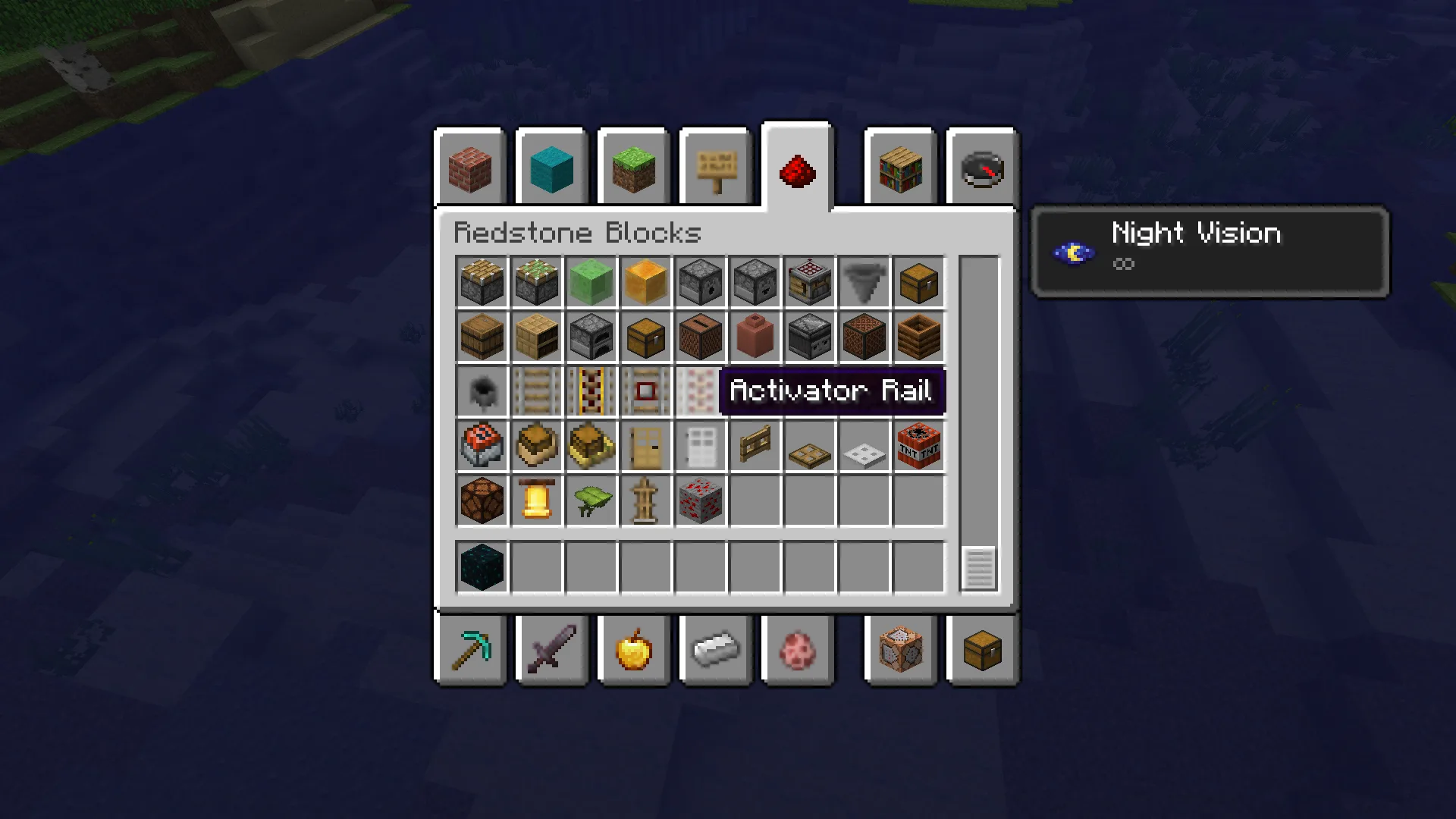Open the golden apple food tab
Image resolution: width=1456 pixels, height=819 pixels.
633,650
